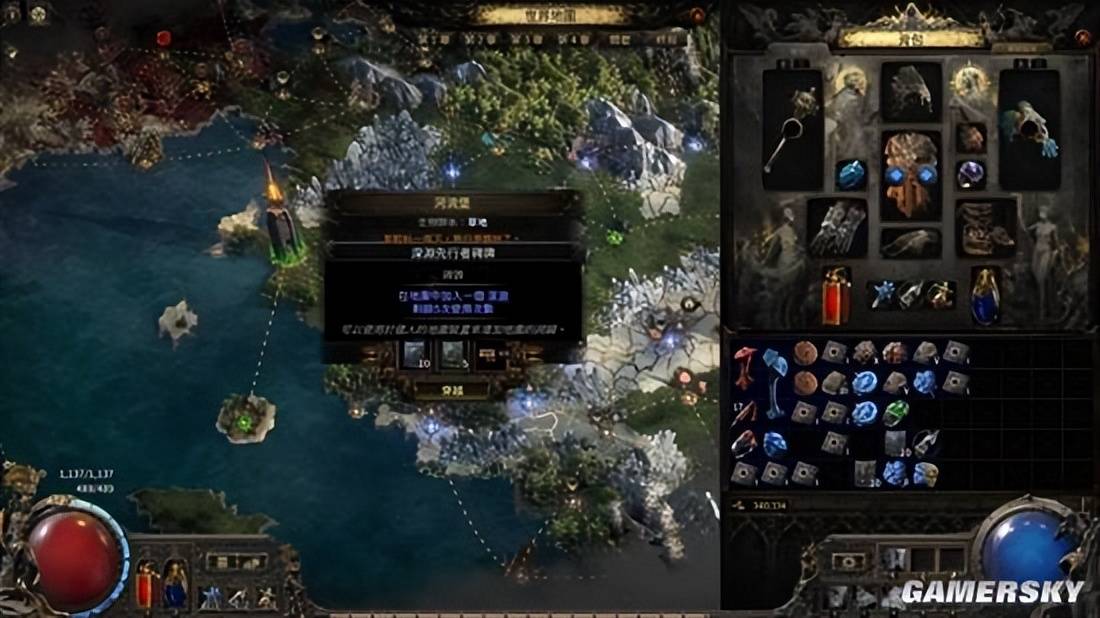Select the small island map node
The width and height of the screenshot is (1100, 618).
[x=245, y=417]
